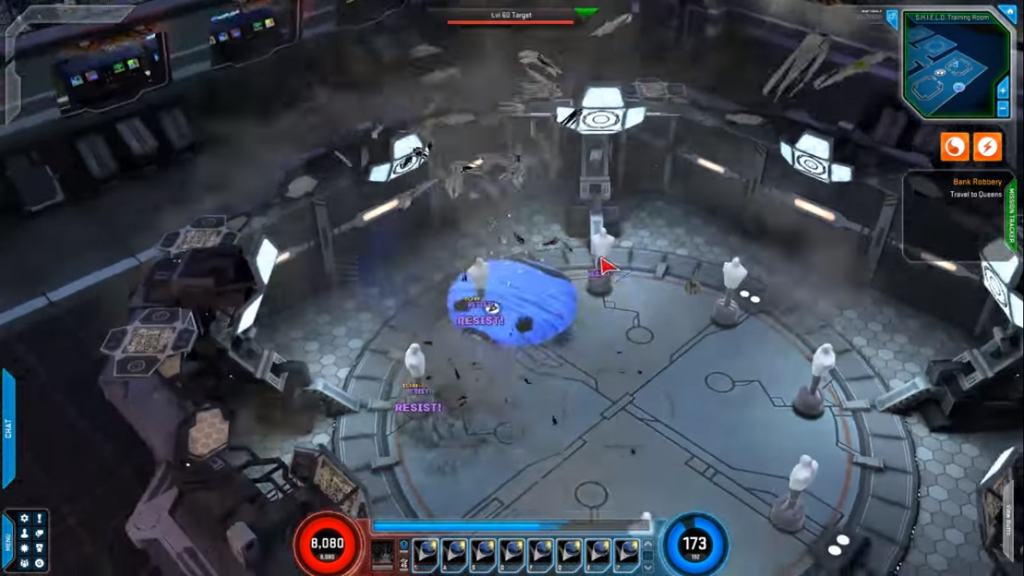Viewport: 1024px width, 576px height.
Task: Click the hero portrait beside the hotbar
Action: (383, 553)
